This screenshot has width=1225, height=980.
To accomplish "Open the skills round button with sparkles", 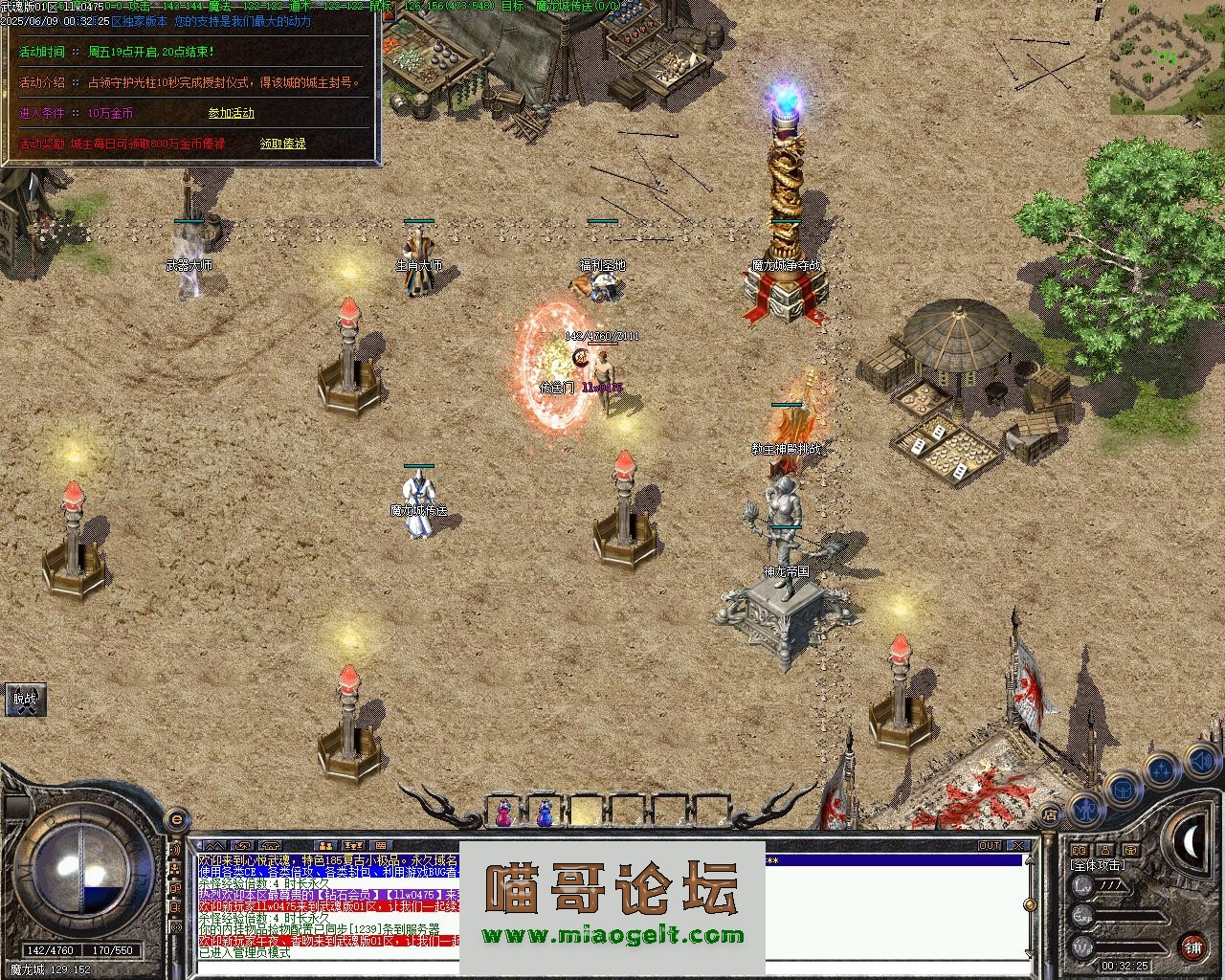I will (1161, 768).
